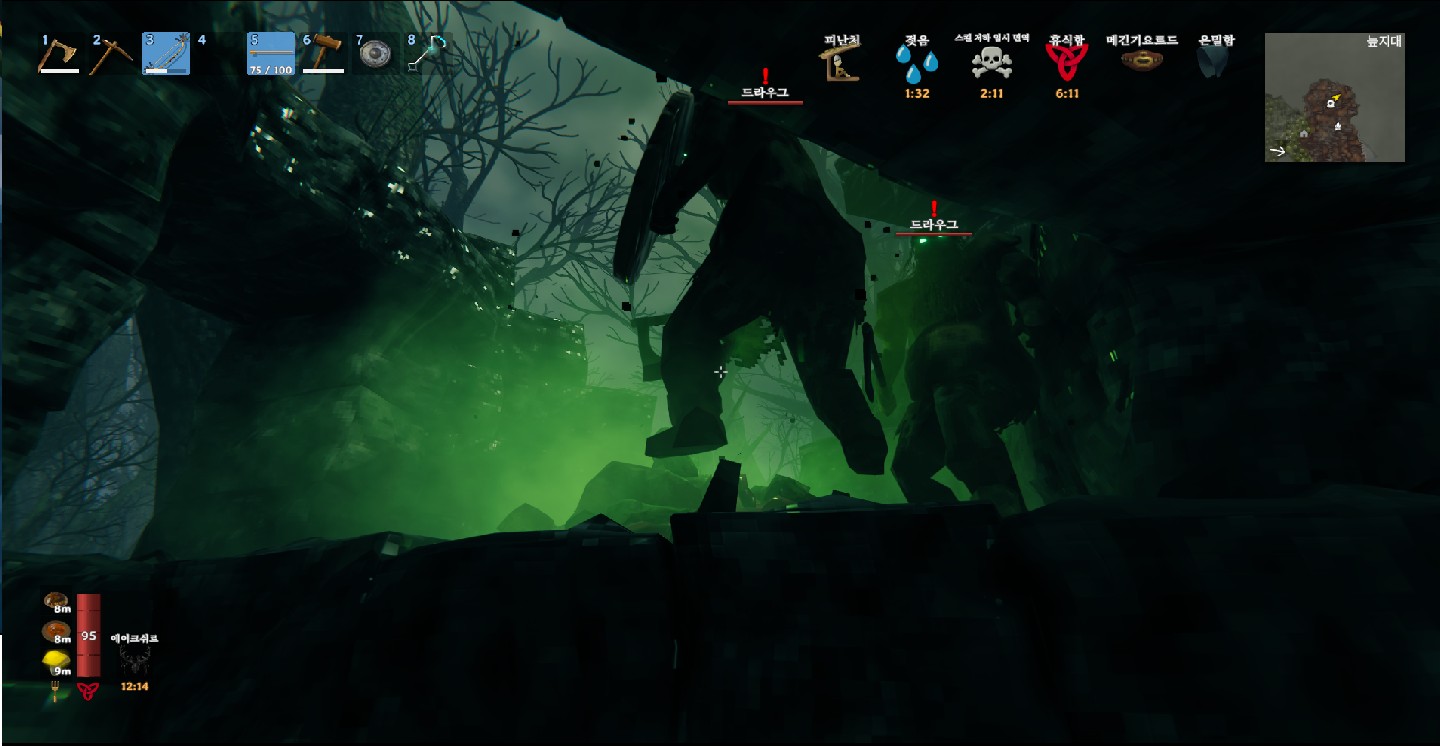Image resolution: width=1440 pixels, height=746 pixels.
Task: Choose the glowing tool in hotbar slot 8
Action: [x=428, y=55]
